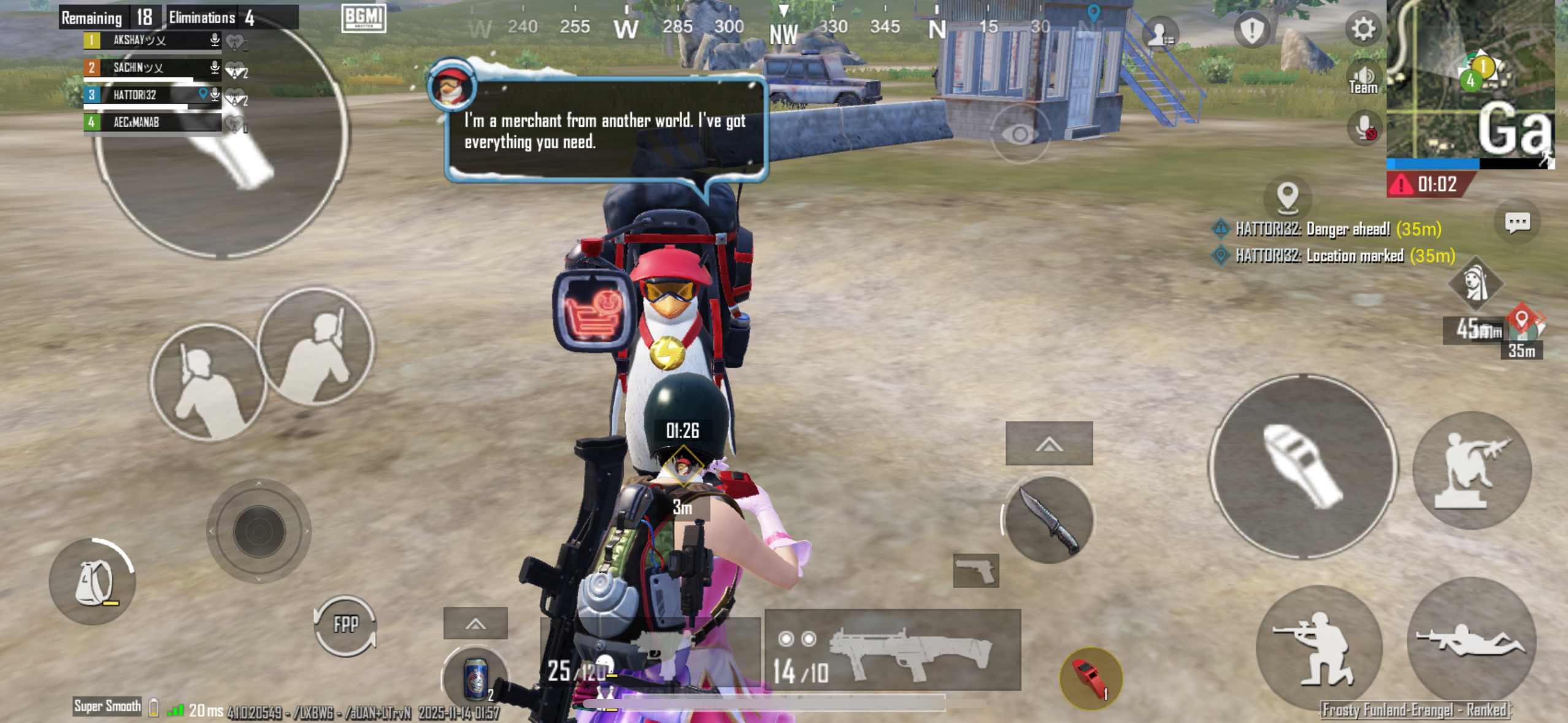This screenshot has width=1568, height=723.
Task: Select the shotgun weapon slot
Action: point(893,651)
